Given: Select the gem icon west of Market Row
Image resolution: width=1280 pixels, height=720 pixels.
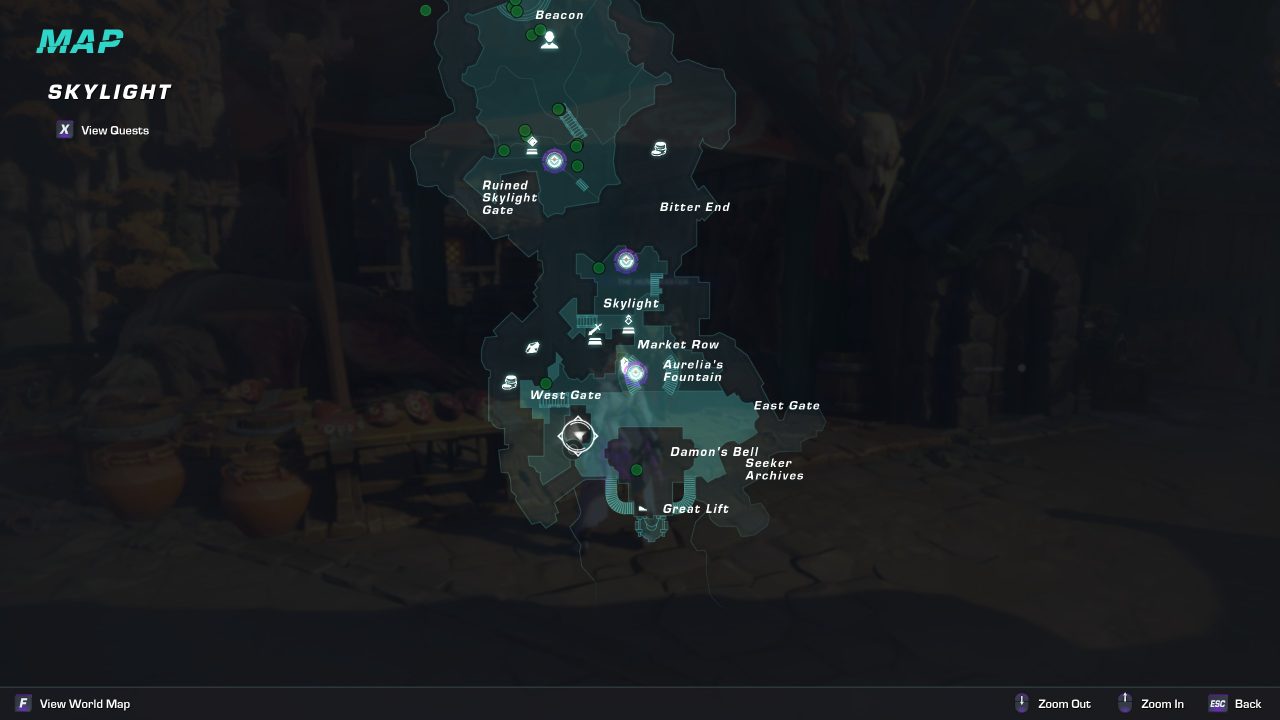Looking at the screenshot, I should 533,346.
